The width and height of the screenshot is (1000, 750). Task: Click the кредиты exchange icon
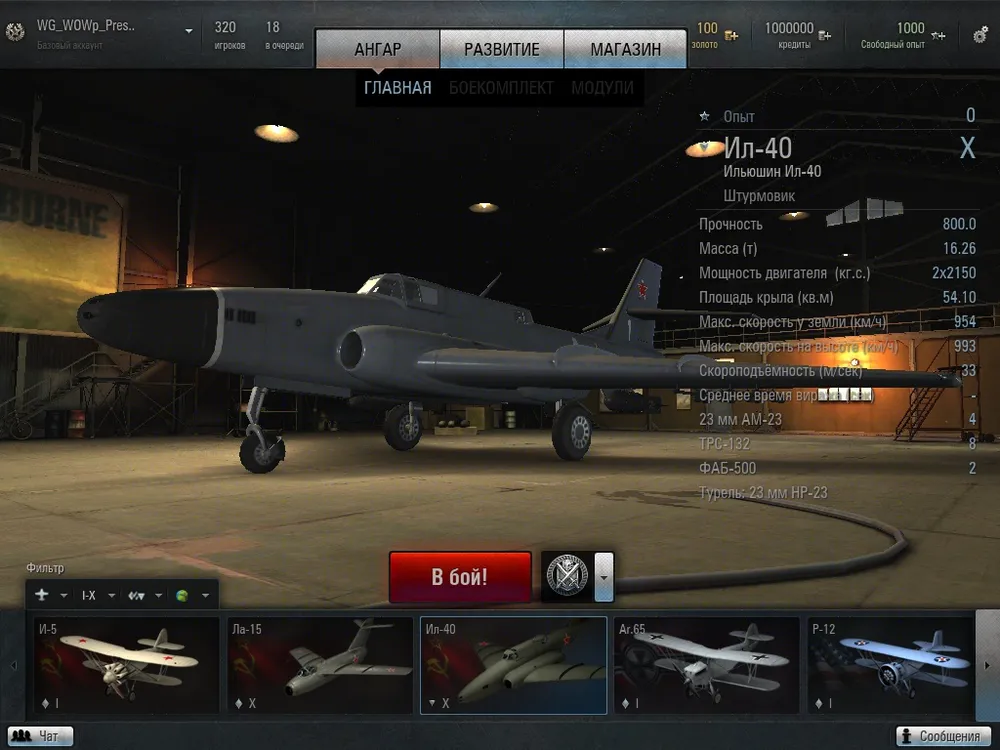[x=825, y=36]
